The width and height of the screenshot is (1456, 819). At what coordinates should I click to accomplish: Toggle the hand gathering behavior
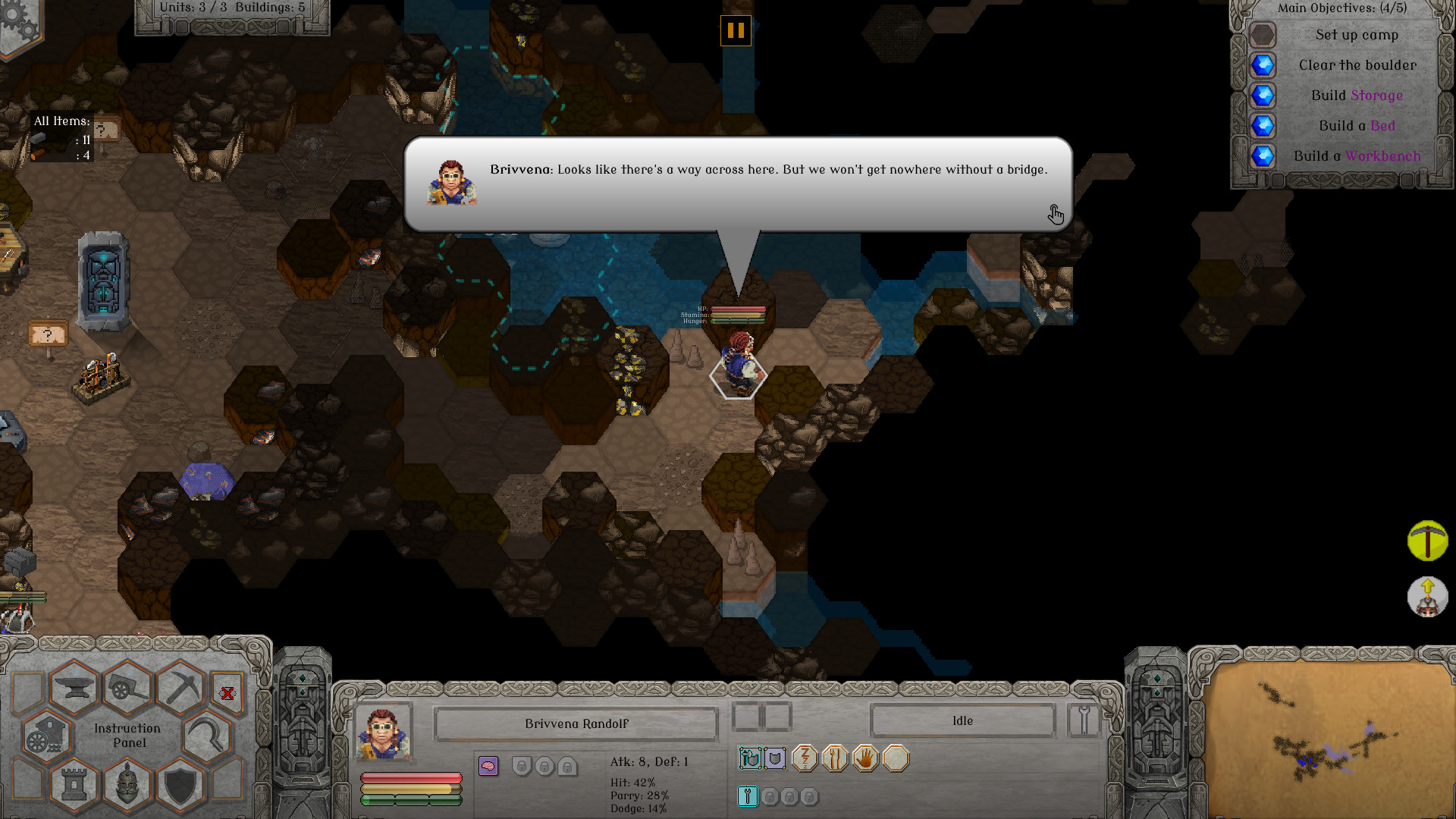pyautogui.click(x=867, y=758)
